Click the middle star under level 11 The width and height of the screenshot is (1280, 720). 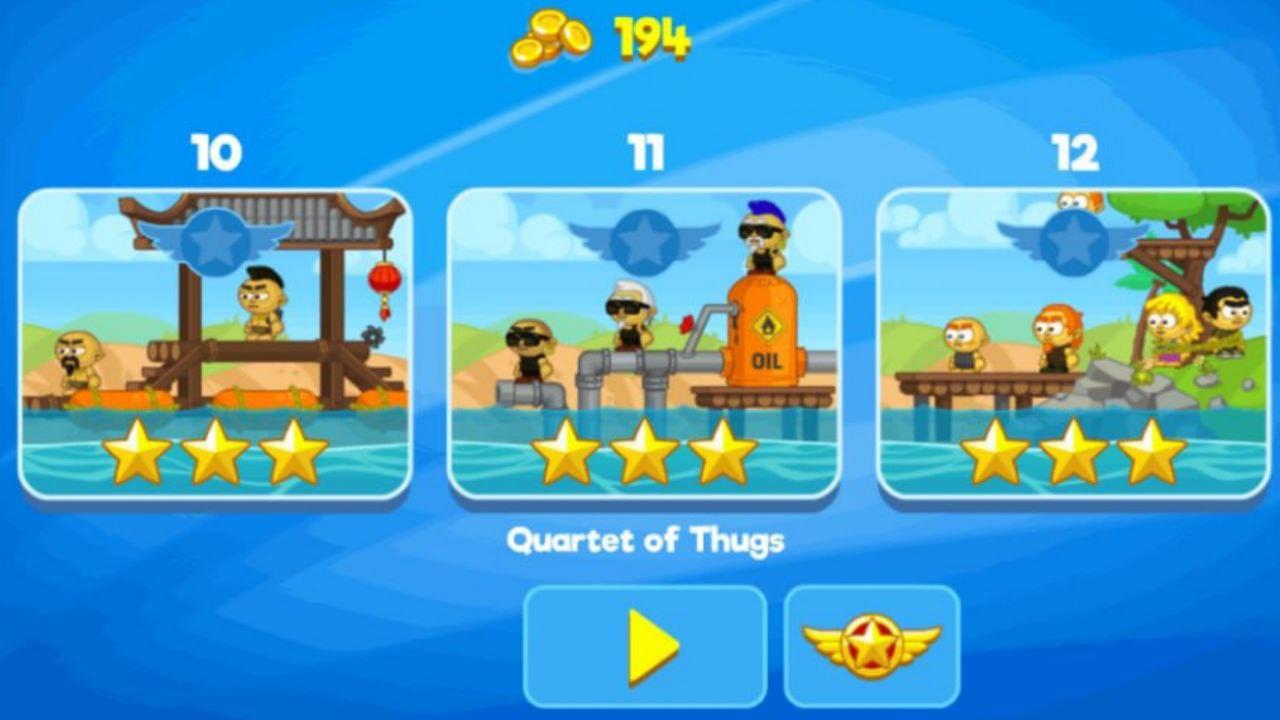click(646, 452)
